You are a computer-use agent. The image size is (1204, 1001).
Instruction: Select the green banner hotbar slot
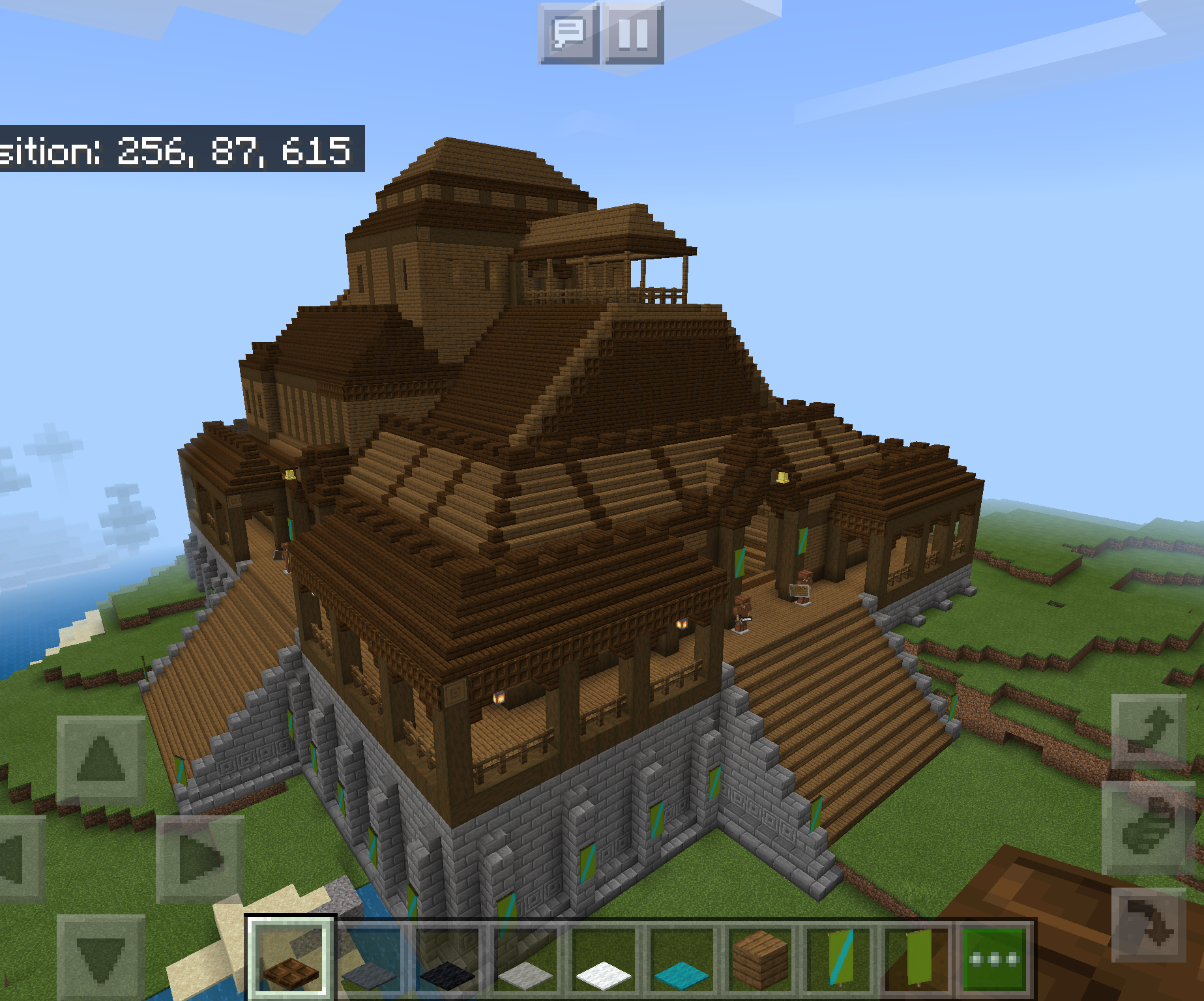919,963
